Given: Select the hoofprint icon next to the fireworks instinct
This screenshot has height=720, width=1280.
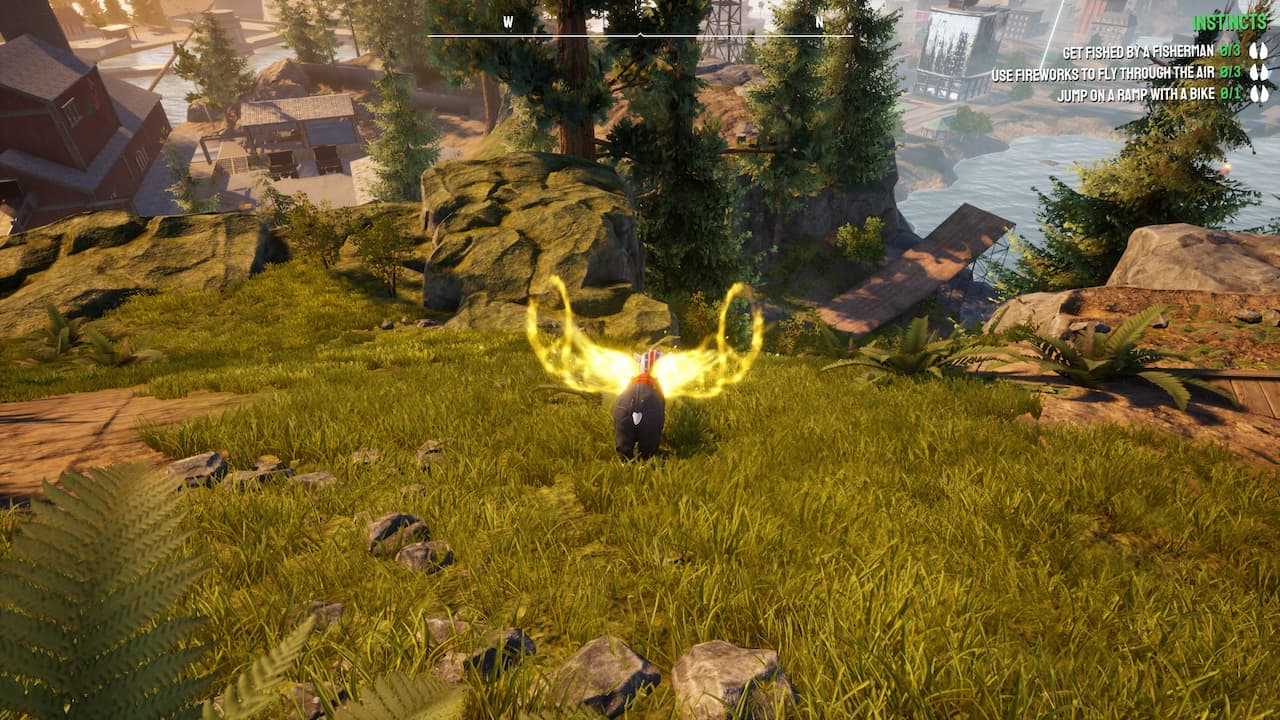Looking at the screenshot, I should pos(1258,71).
